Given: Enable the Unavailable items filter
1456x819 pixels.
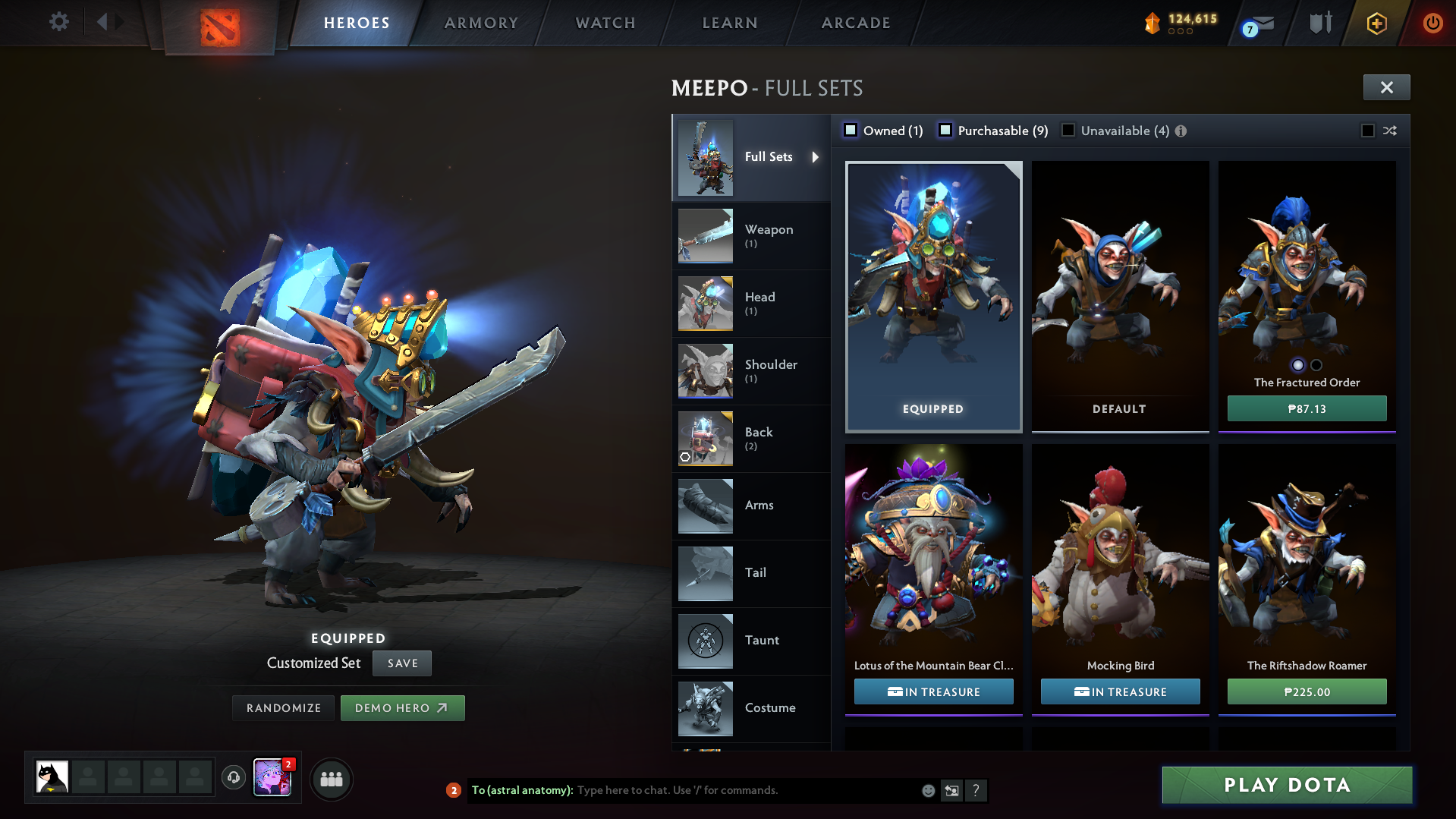Looking at the screenshot, I should click(1068, 131).
